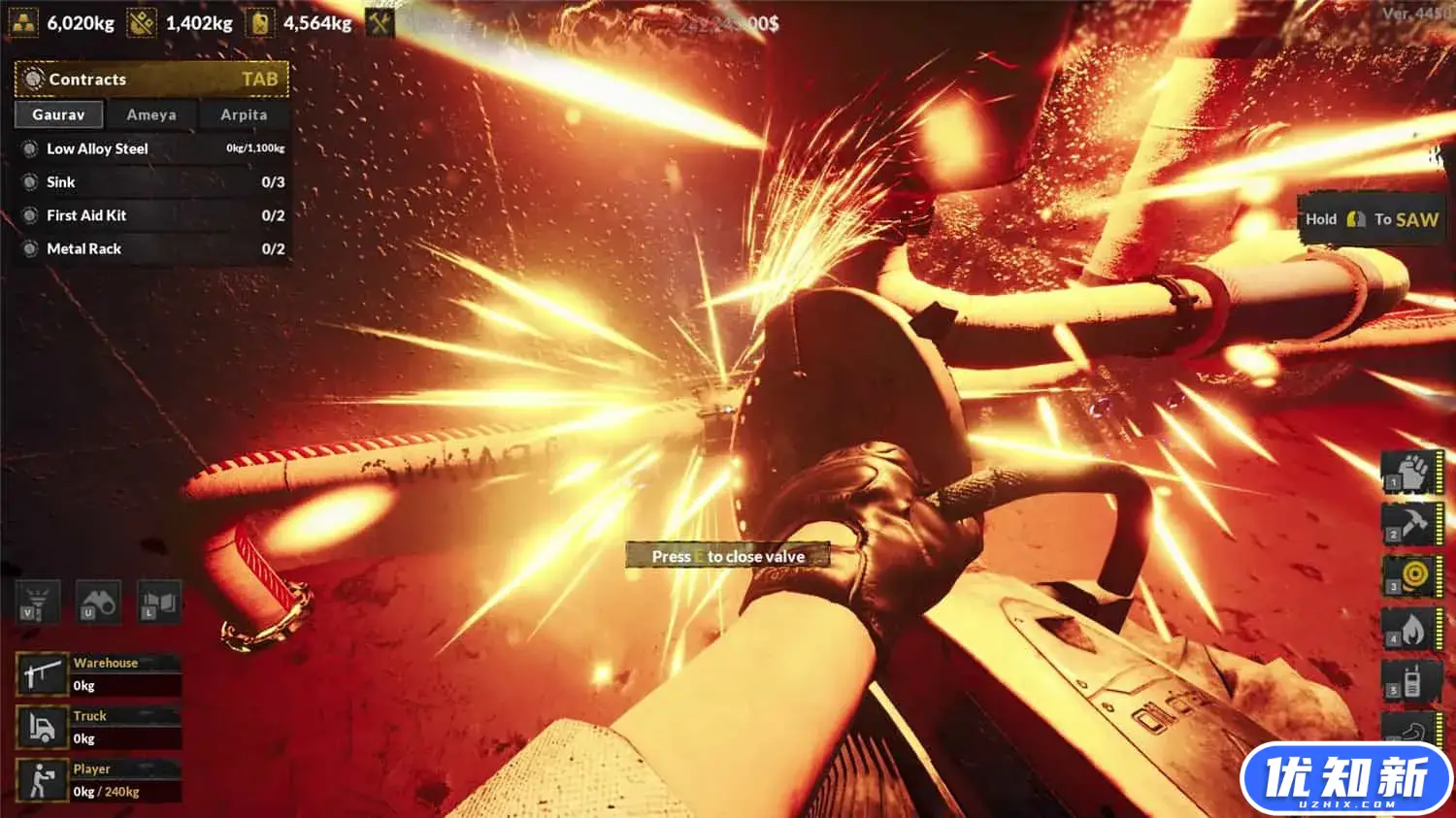The image size is (1456, 818).
Task: Choose the yellow saw disc tool slot
Action: click(1412, 576)
